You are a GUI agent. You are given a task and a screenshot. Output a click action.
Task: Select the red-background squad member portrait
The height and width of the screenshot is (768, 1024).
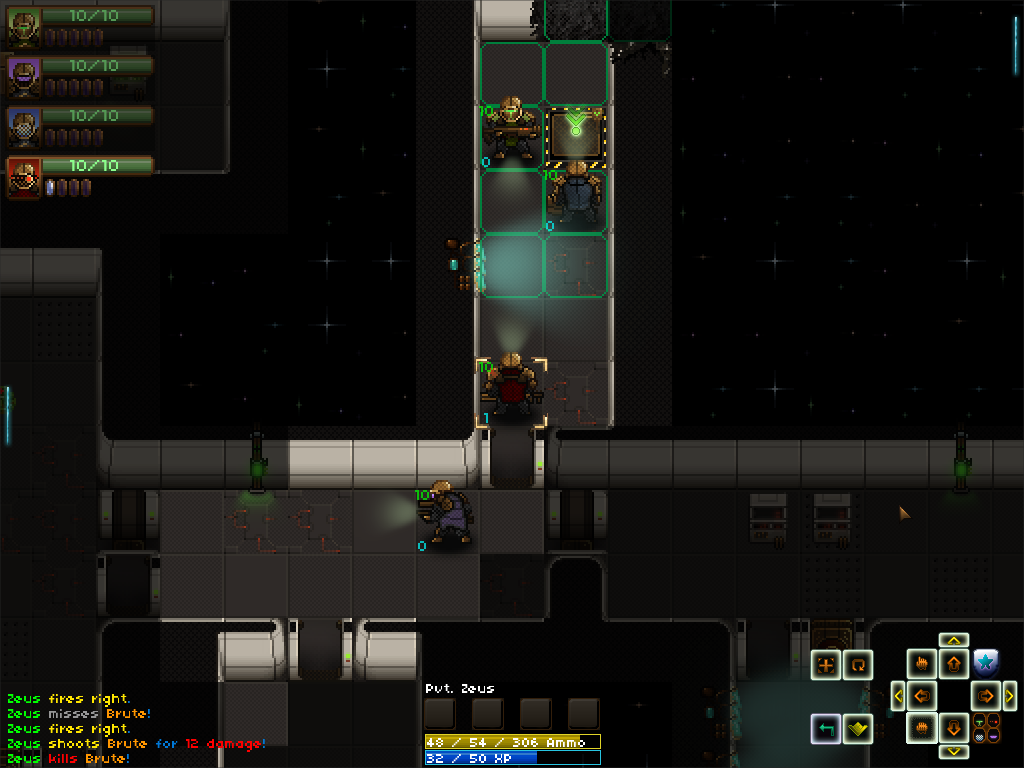click(22, 177)
